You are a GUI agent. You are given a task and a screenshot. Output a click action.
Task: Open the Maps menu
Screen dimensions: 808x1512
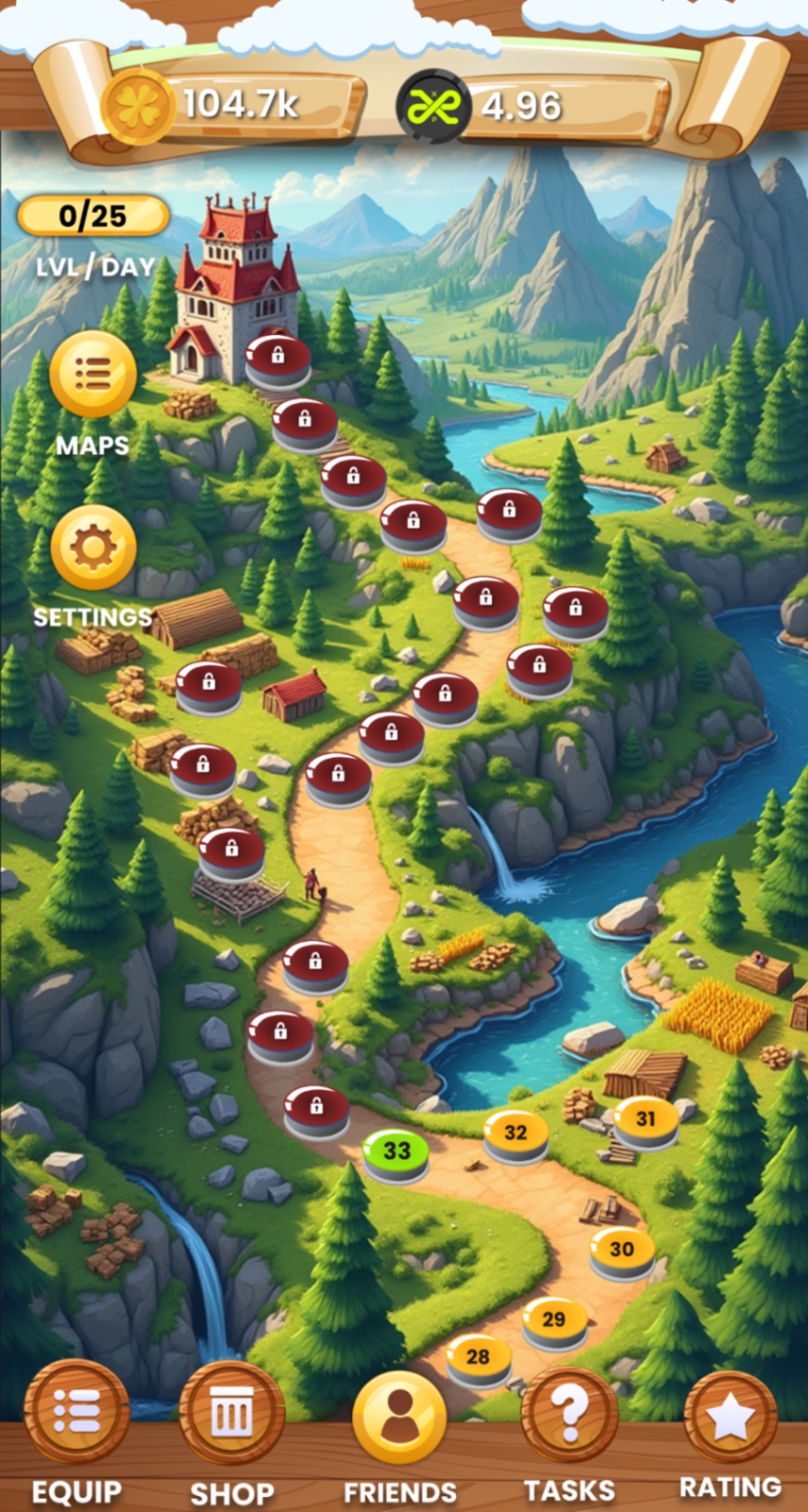(93, 374)
